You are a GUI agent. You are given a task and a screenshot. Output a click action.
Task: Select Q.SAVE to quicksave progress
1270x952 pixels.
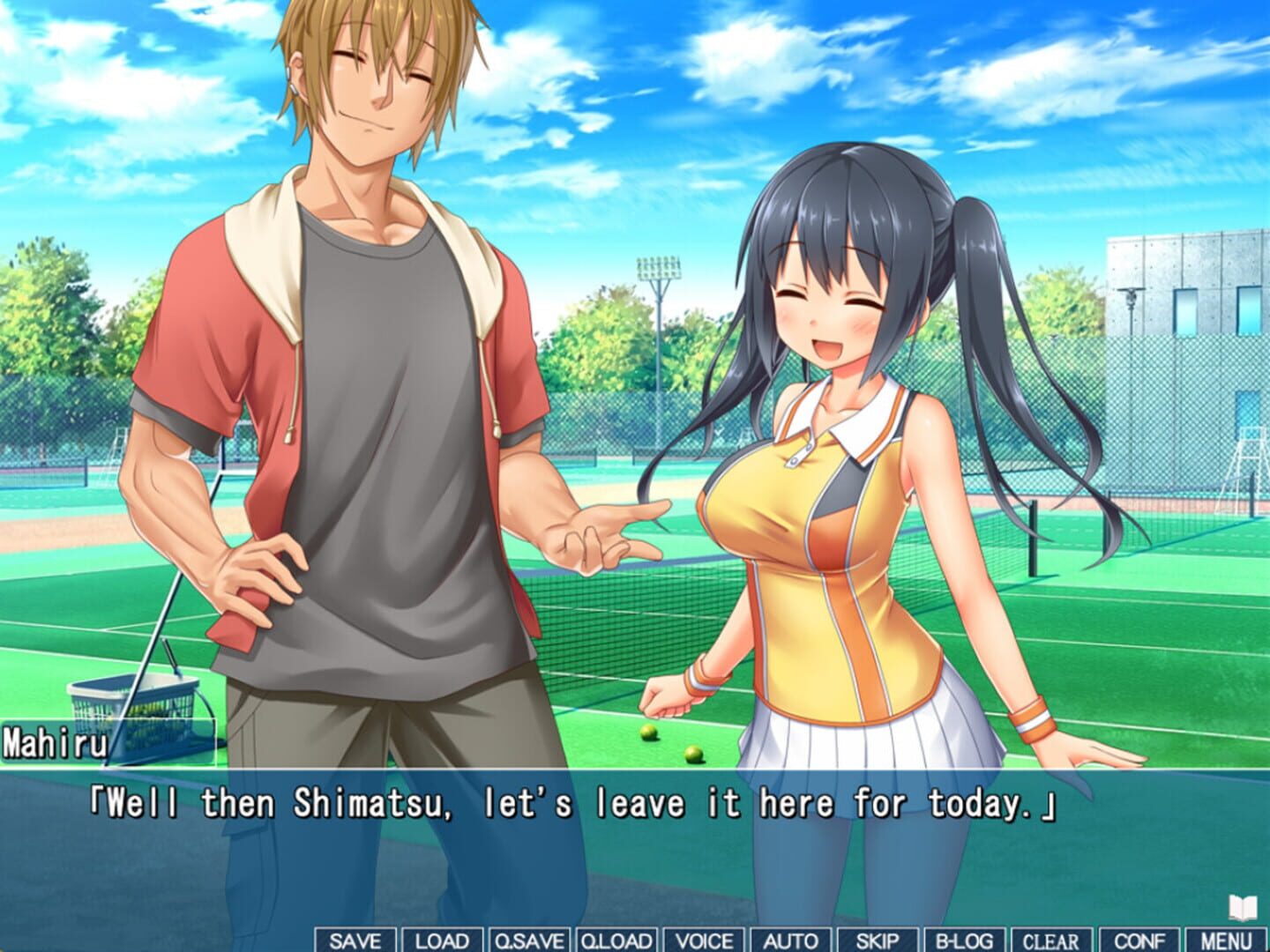pyautogui.click(x=530, y=941)
